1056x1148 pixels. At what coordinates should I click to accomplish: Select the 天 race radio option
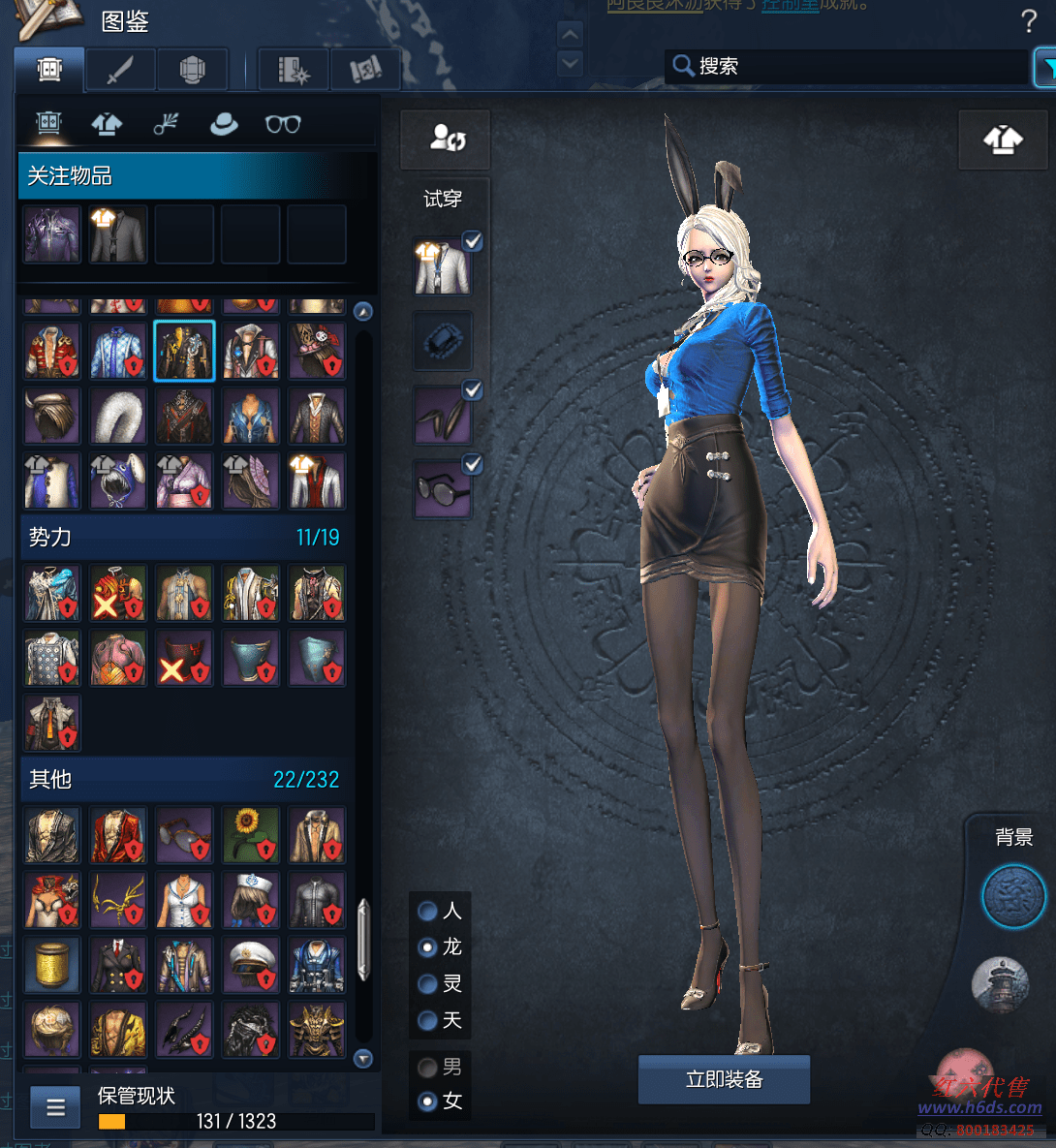[x=427, y=1020]
